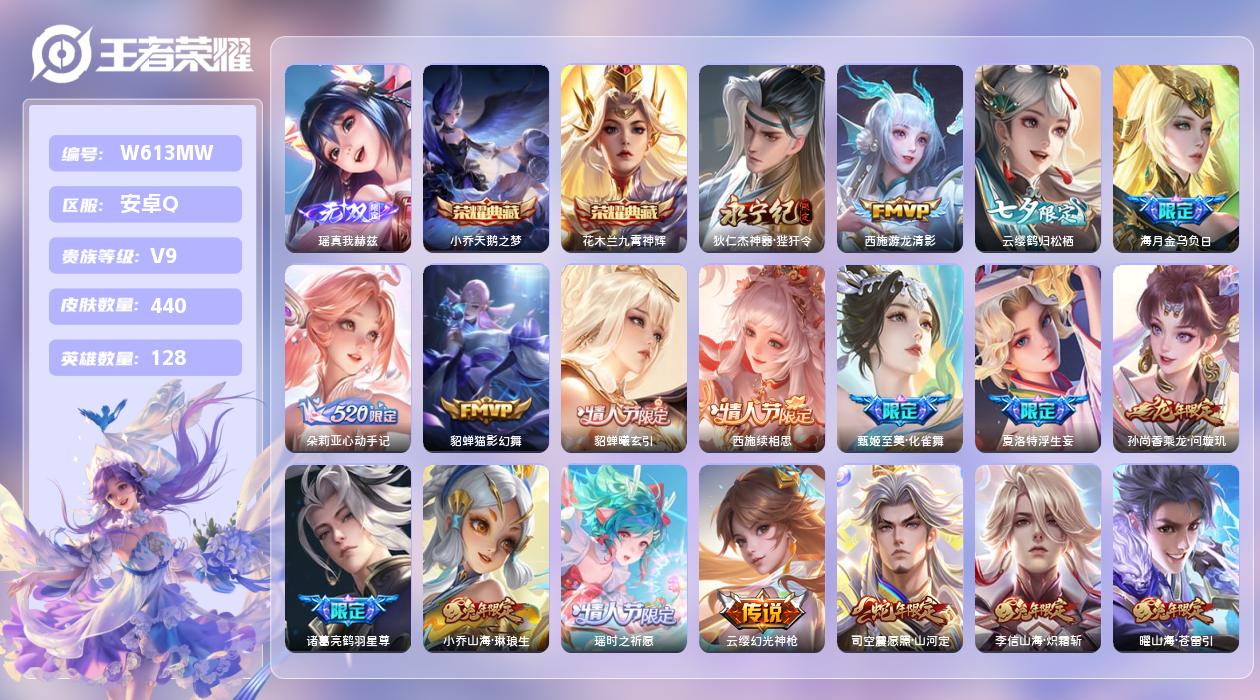Image resolution: width=1260 pixels, height=700 pixels.
Task: Choose the 小乔山海·琳琅生 skin card
Action: [486, 558]
